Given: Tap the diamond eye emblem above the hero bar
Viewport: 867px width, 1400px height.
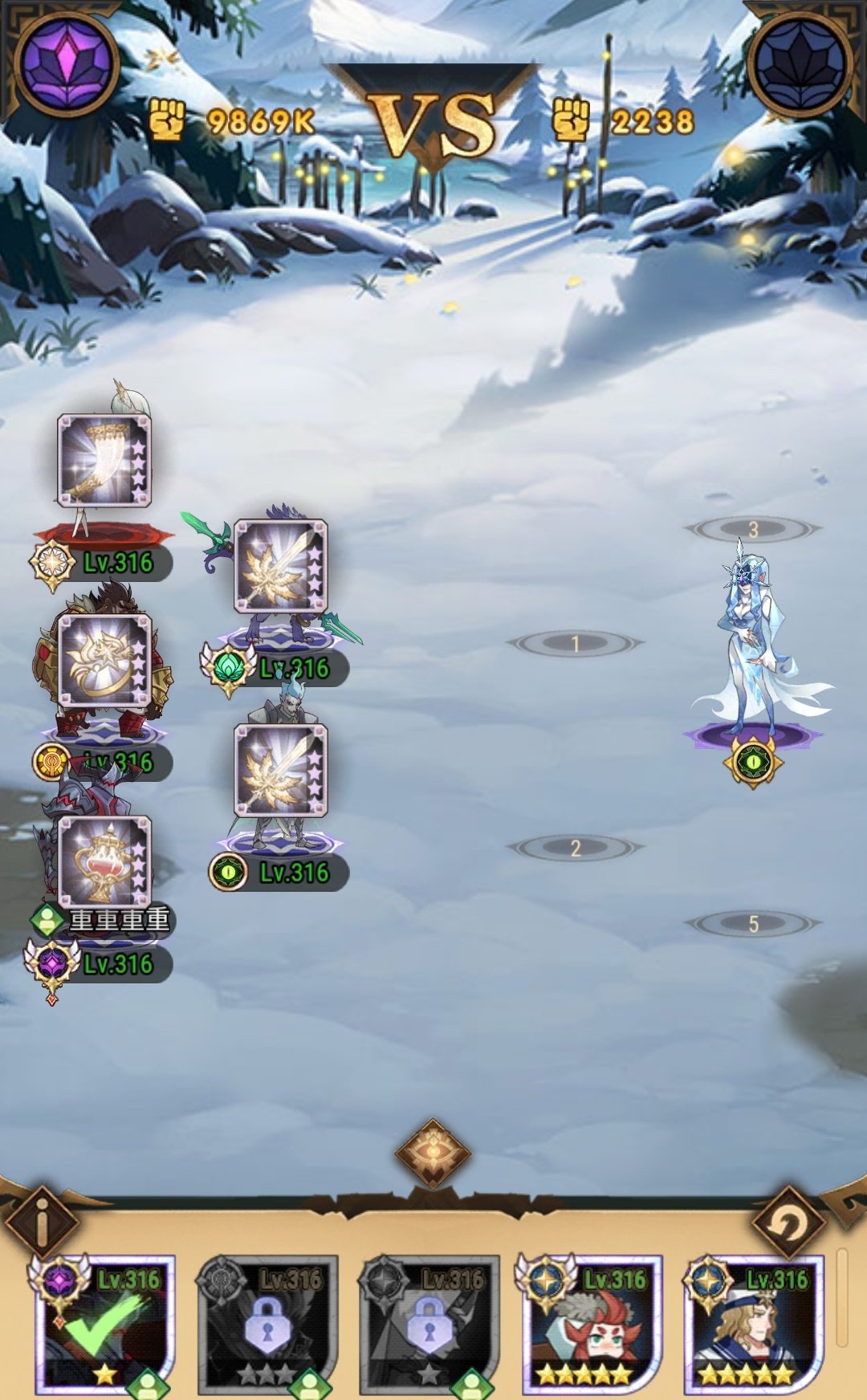Looking at the screenshot, I should point(433,1154).
